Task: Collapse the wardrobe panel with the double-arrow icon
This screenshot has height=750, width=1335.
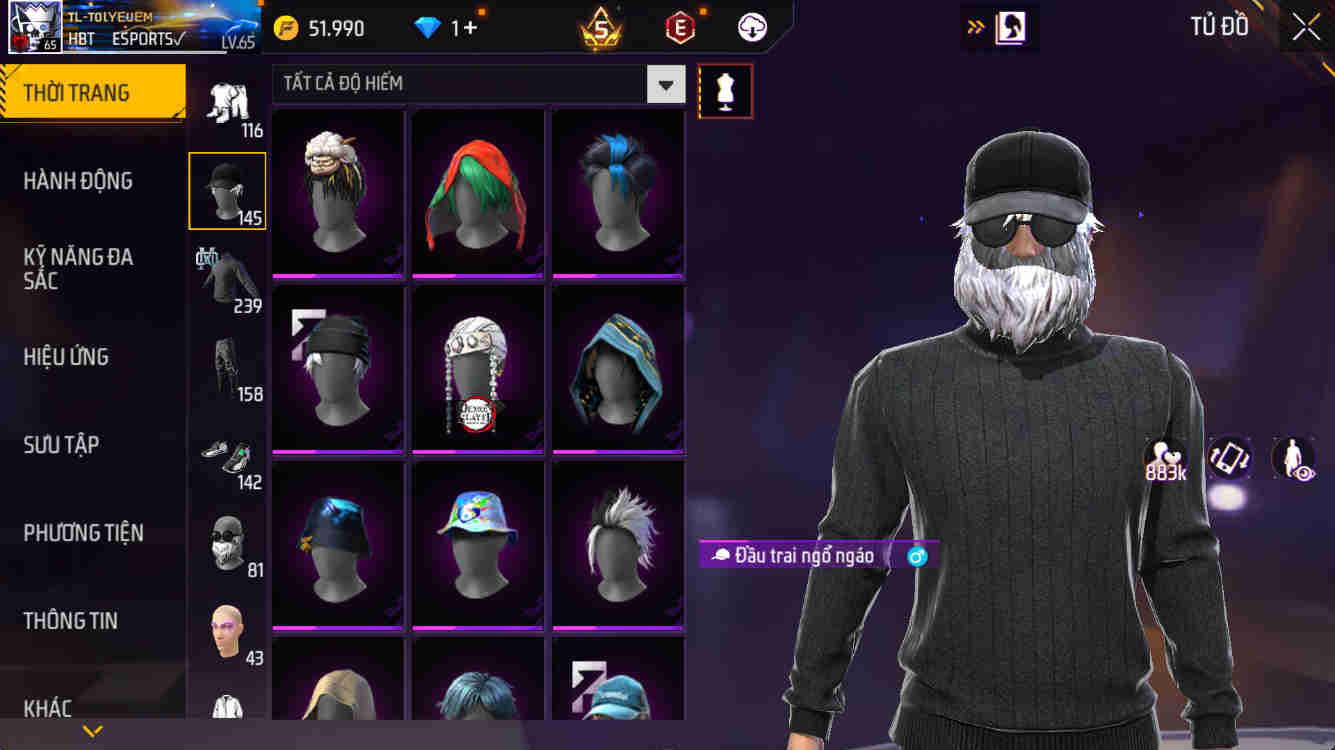Action: [x=974, y=27]
